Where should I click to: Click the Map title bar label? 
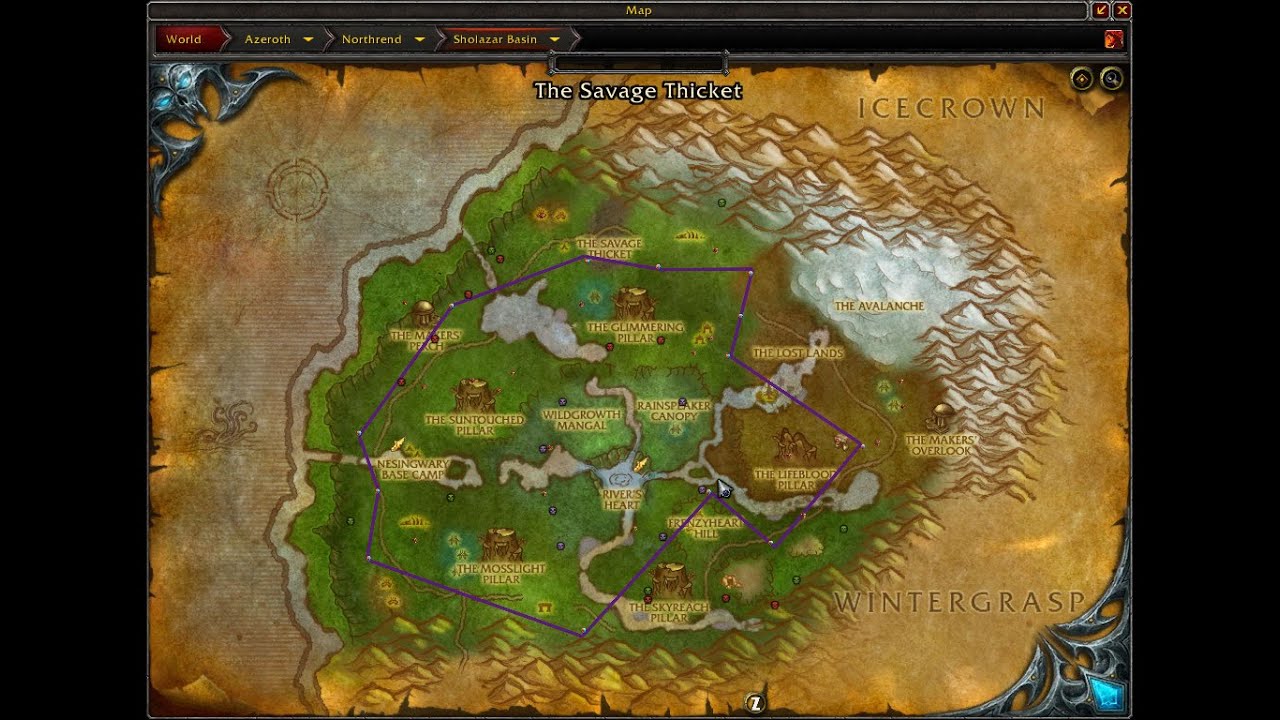(639, 10)
